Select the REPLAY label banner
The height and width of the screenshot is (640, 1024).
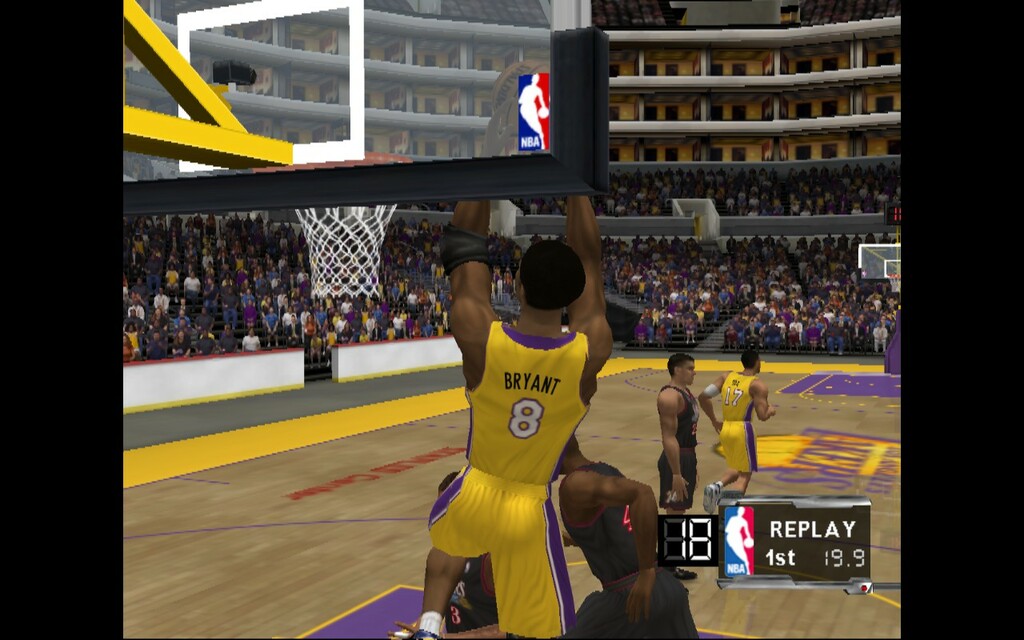coord(812,529)
